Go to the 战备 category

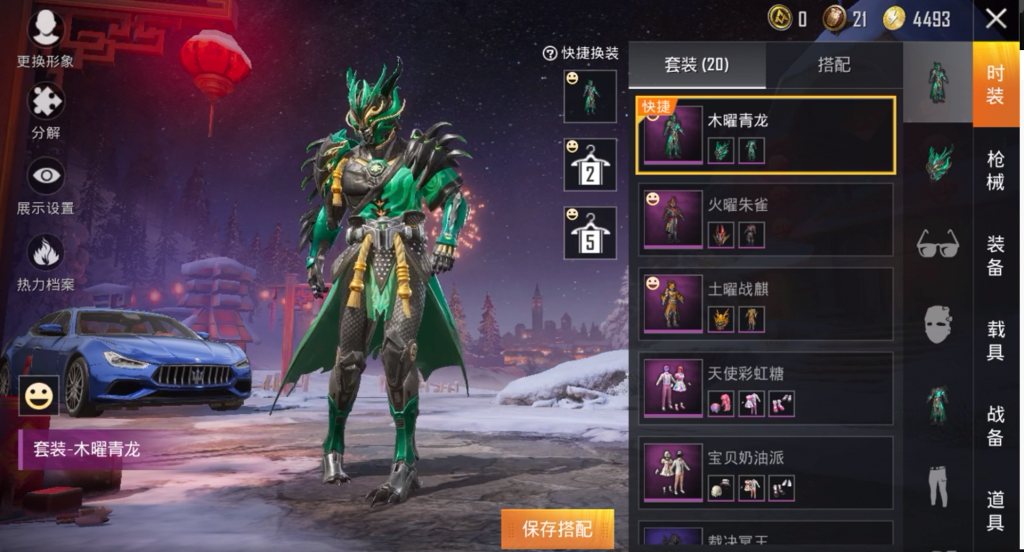point(996,424)
